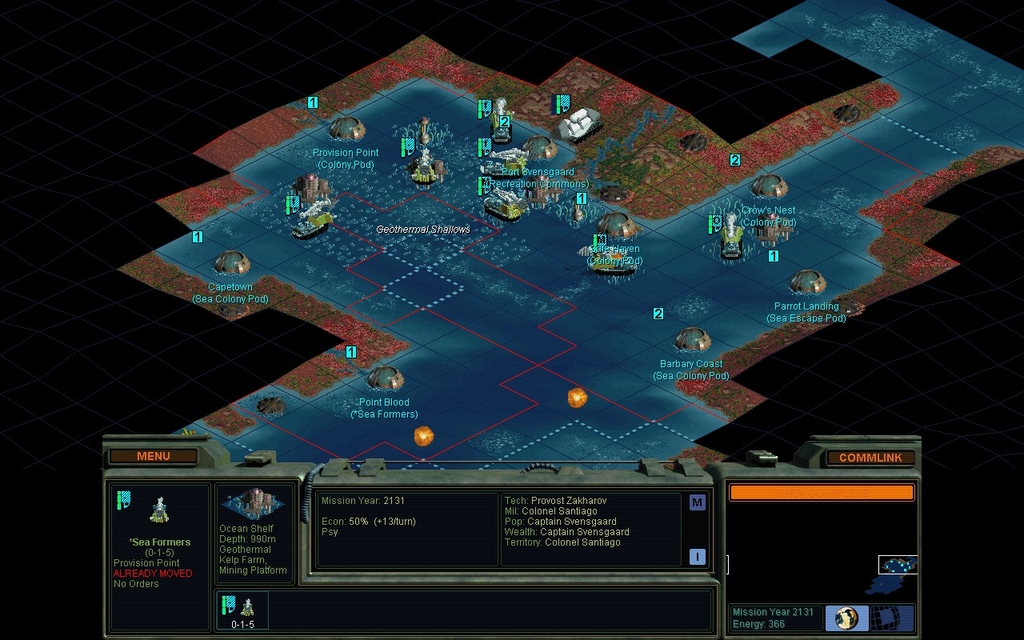Click the orange Turn Complete bar
This screenshot has width=1024, height=640.
821,492
